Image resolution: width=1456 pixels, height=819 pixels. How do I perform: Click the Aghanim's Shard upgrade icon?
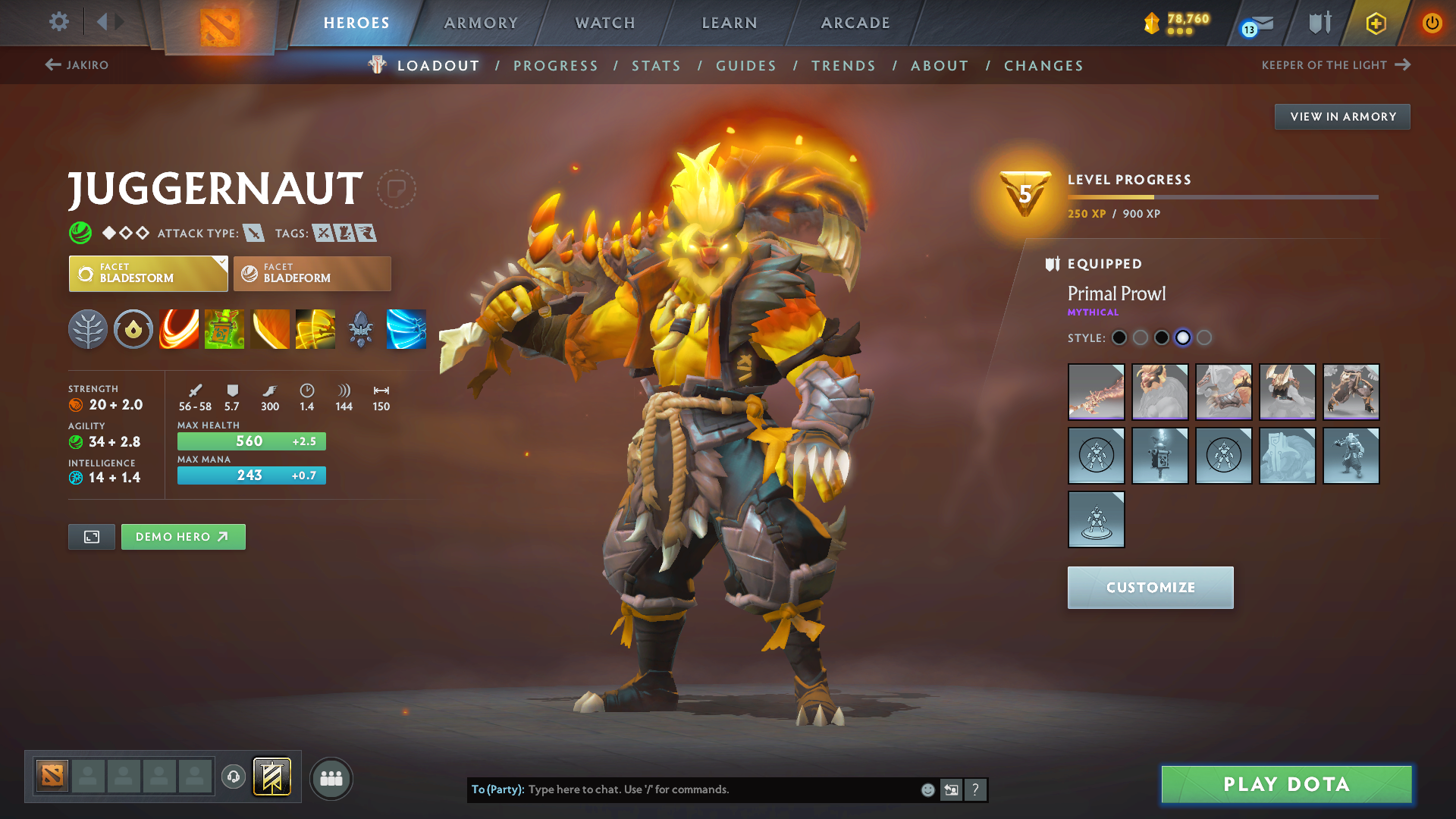(x=361, y=329)
